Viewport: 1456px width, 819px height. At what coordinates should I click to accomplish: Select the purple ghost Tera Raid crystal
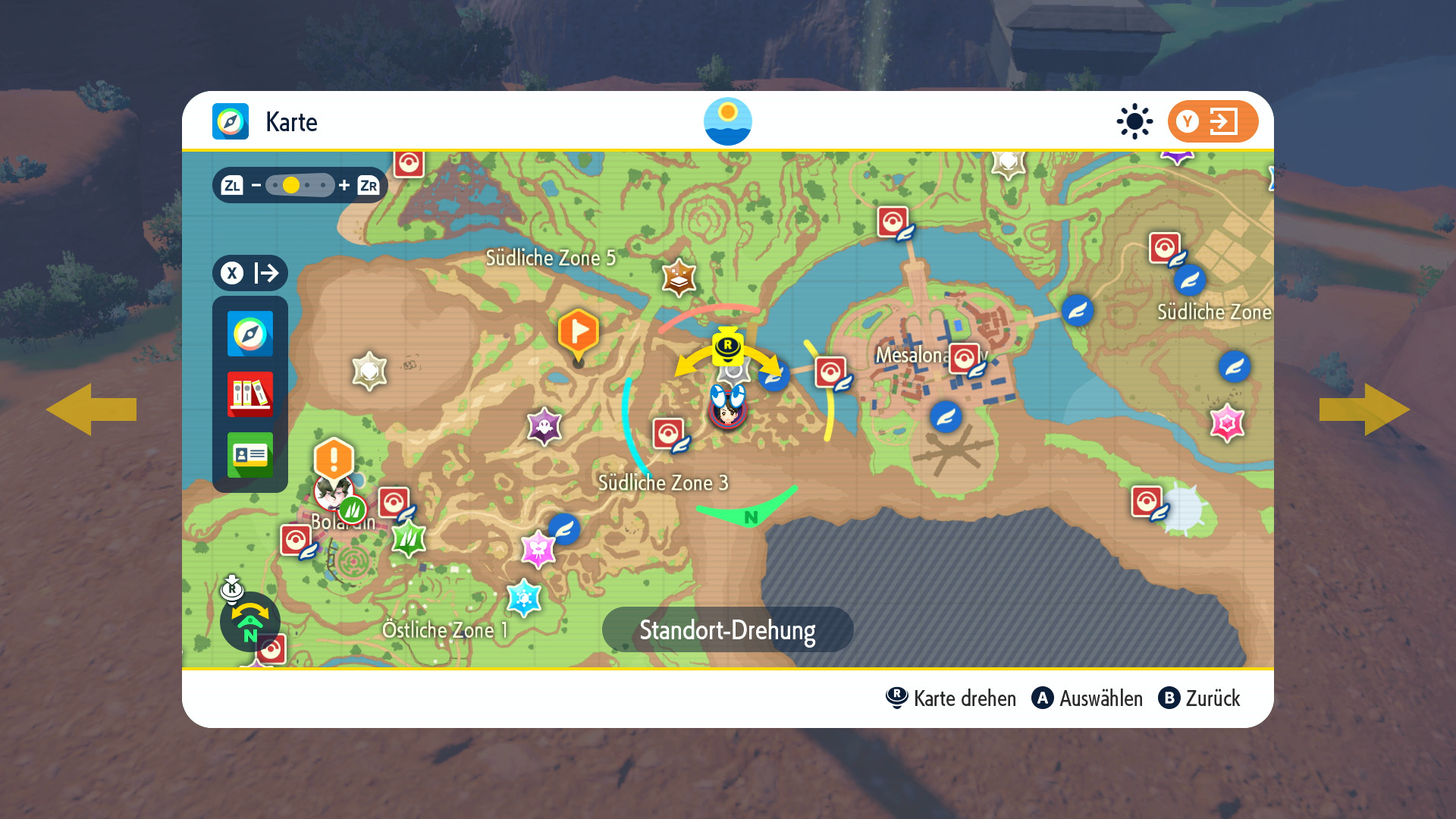click(544, 427)
